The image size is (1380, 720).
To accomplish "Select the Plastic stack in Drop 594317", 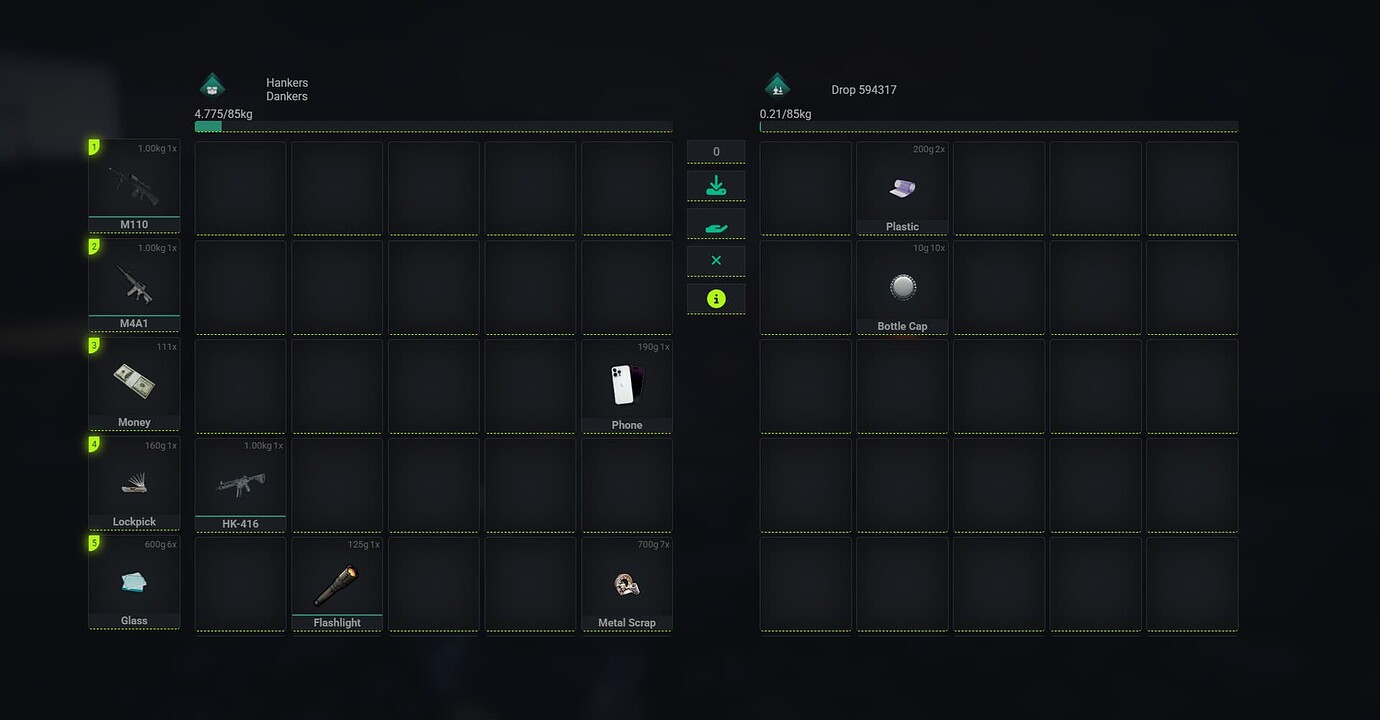I will pyautogui.click(x=902, y=187).
